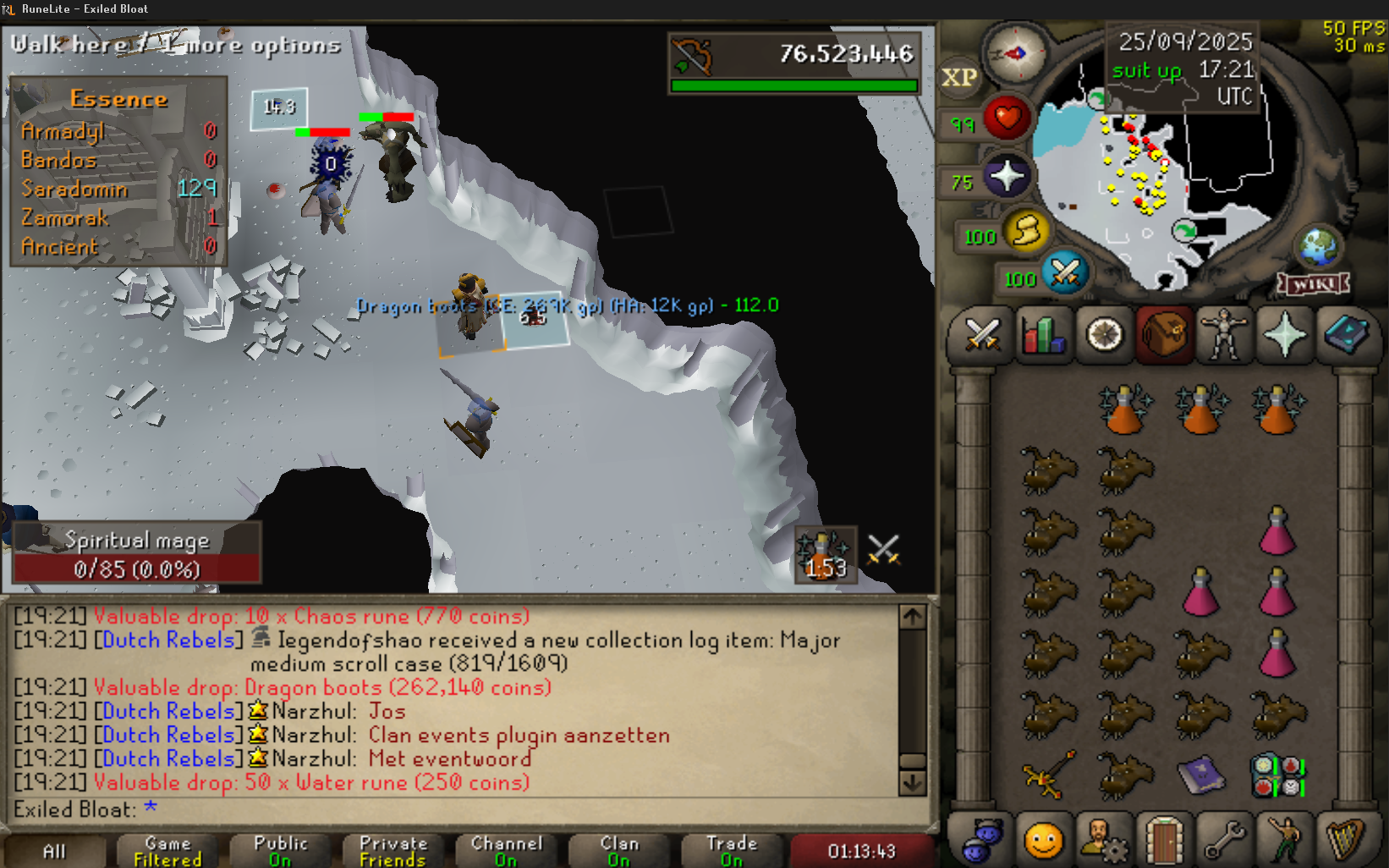Screen dimensions: 1389x868
Task: Click the compass to face north
Action: coord(1016,54)
